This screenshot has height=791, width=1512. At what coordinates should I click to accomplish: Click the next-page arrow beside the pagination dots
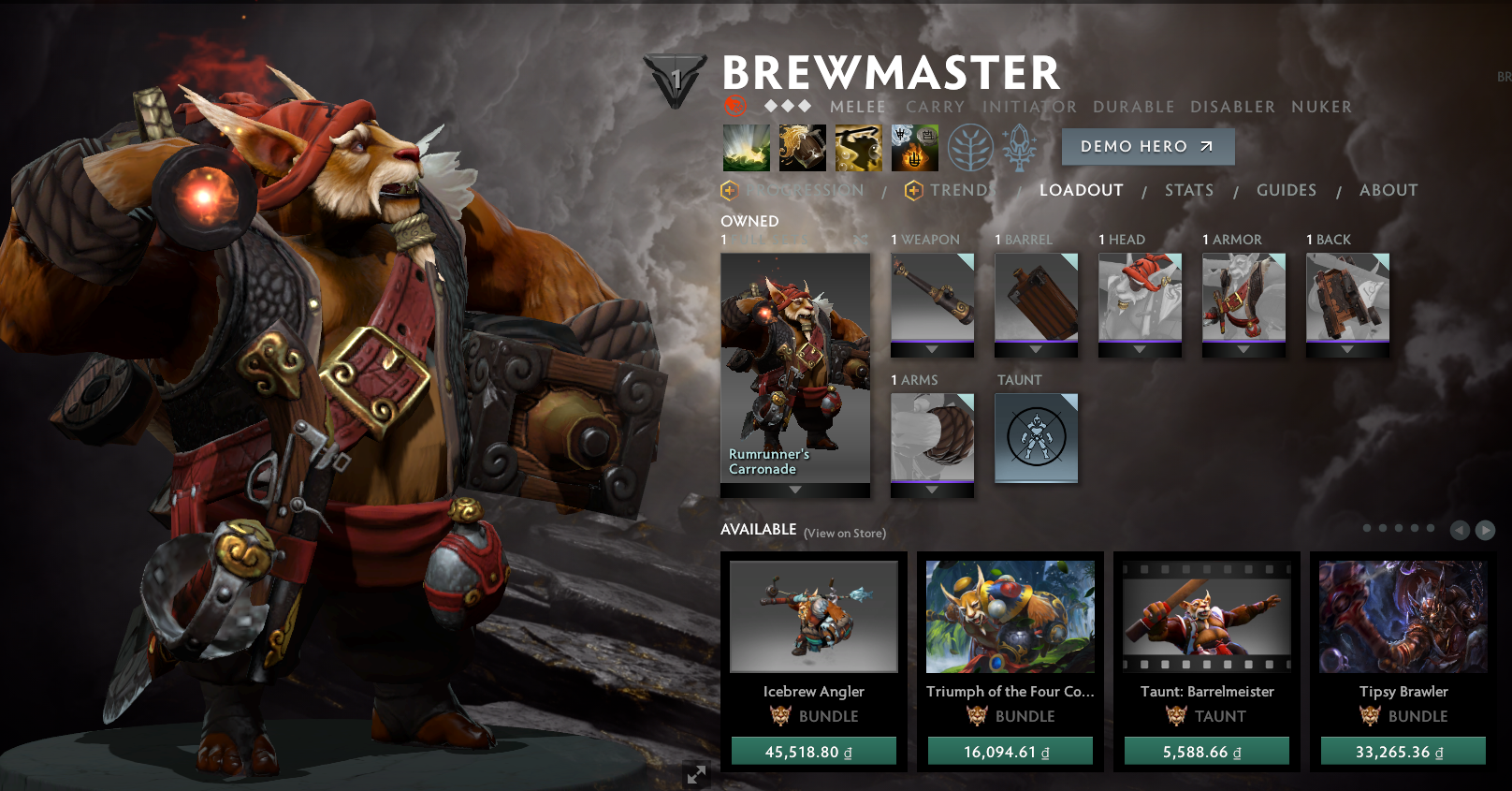coord(1485,529)
